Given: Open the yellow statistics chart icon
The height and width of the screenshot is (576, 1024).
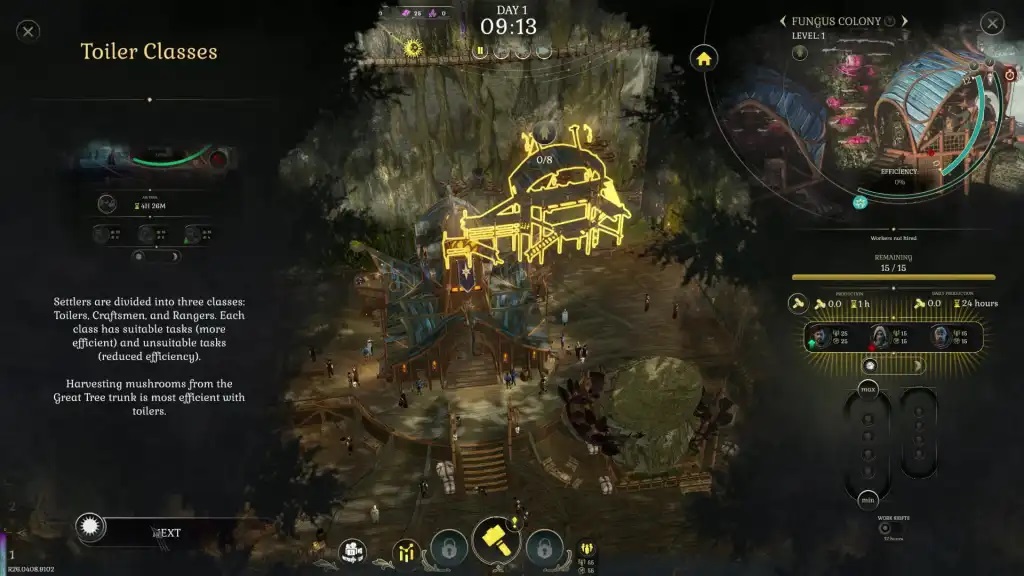Looking at the screenshot, I should (x=407, y=551).
